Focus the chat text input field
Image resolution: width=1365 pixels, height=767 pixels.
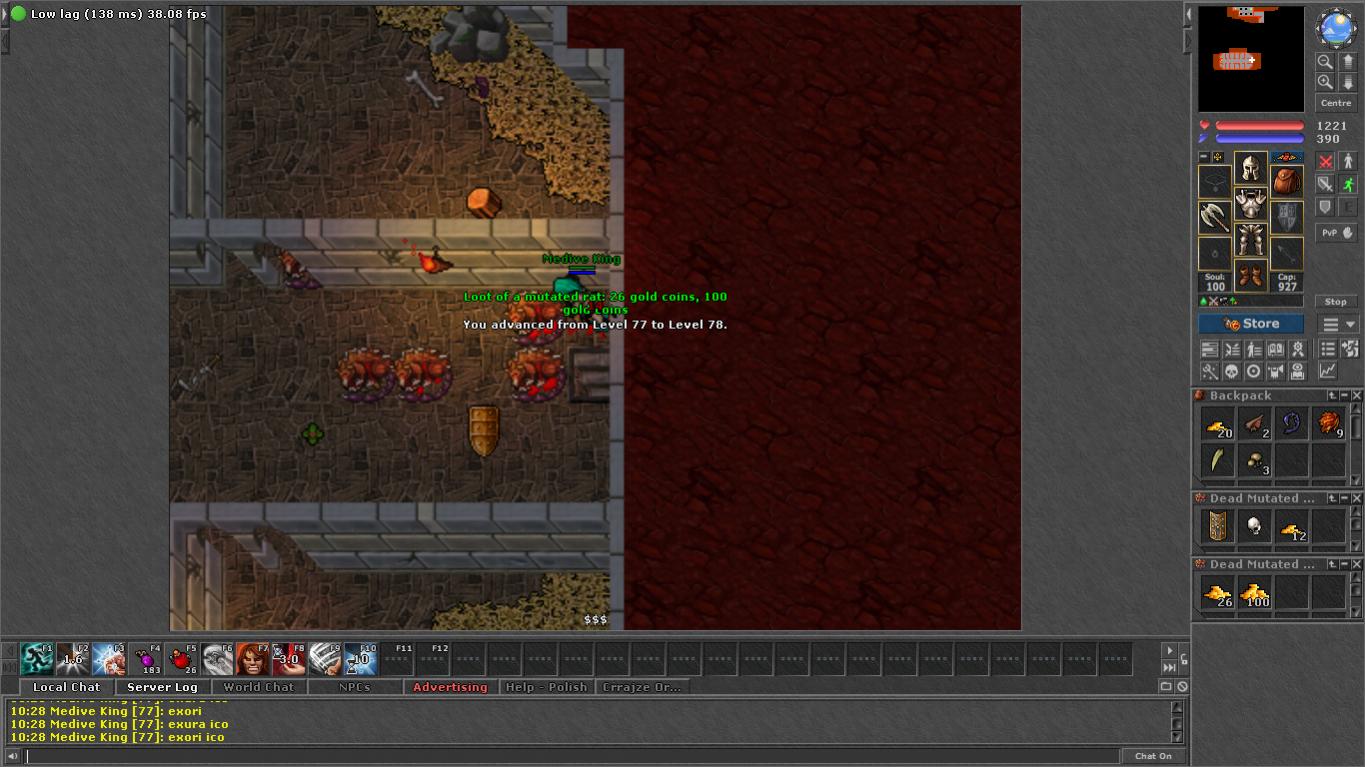pos(570,756)
